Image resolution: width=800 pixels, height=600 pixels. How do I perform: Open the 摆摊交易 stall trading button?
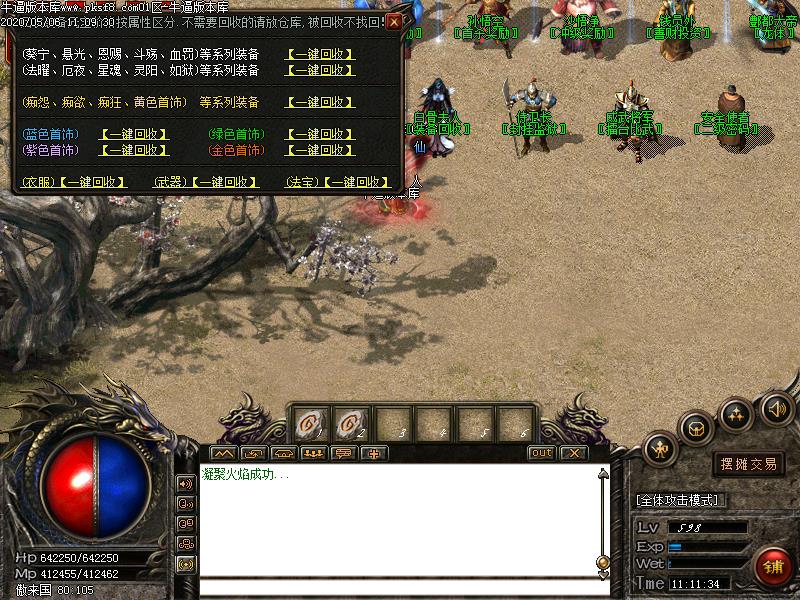[749, 464]
